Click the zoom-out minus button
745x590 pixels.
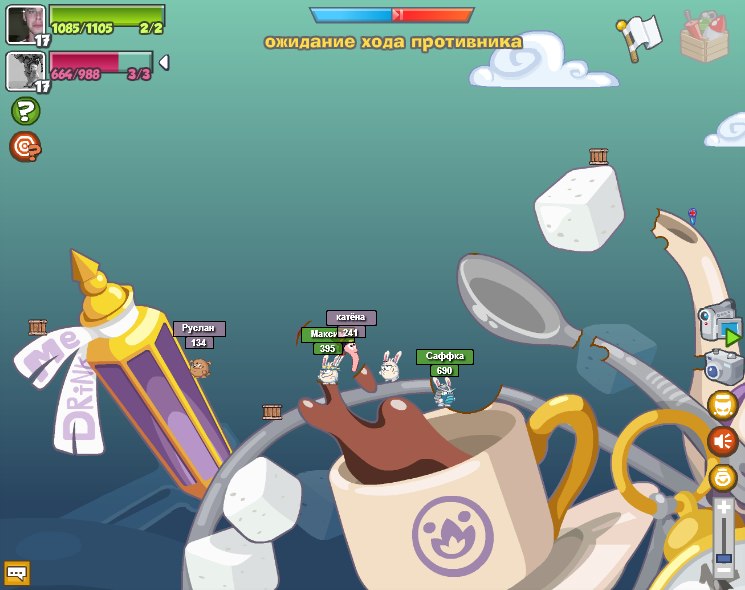pyautogui.click(x=723, y=572)
